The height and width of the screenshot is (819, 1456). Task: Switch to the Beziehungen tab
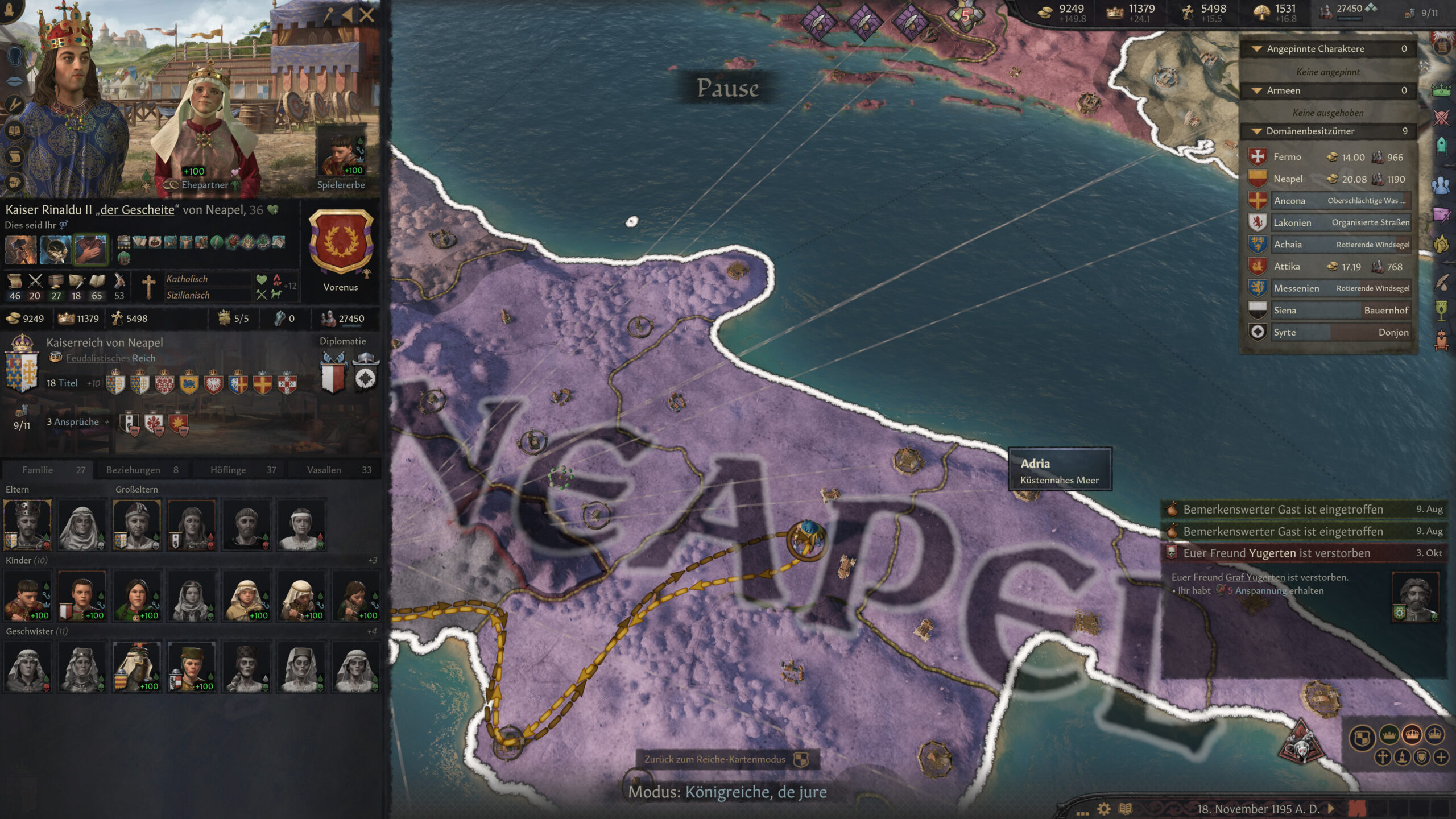[x=142, y=470]
